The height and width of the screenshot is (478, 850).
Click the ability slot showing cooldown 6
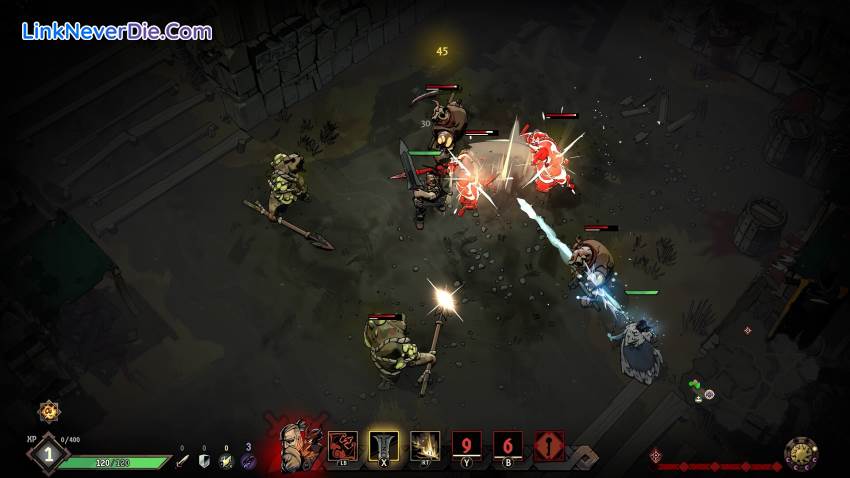pos(507,446)
